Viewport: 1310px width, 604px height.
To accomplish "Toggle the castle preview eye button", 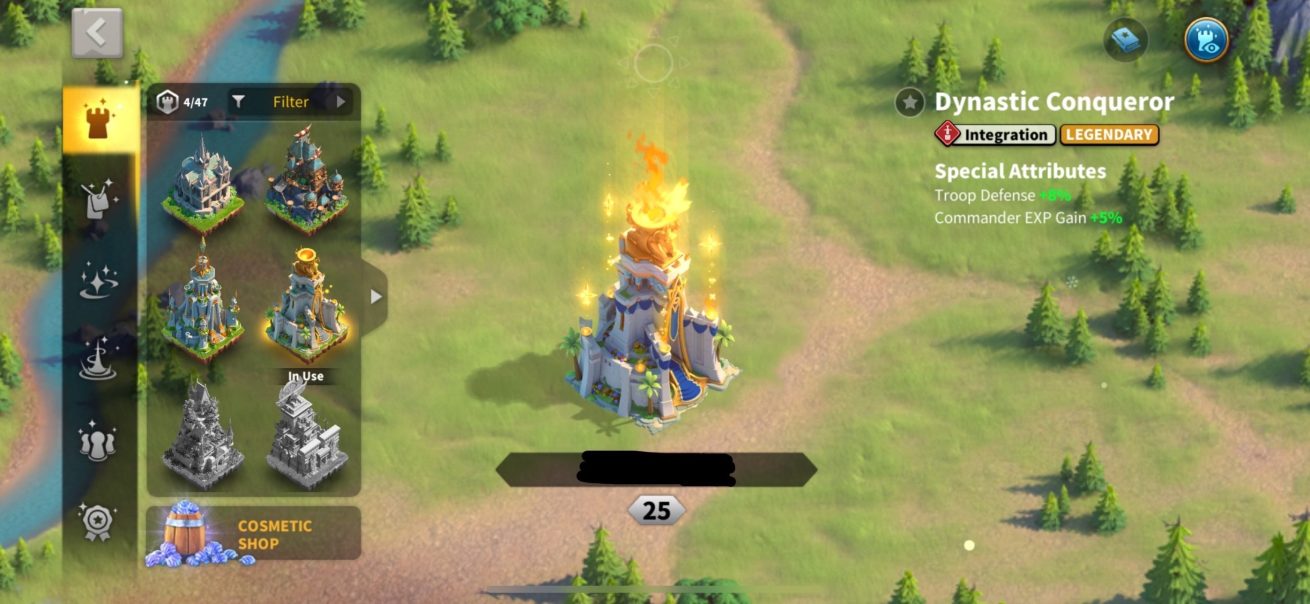I will (x=1206, y=40).
